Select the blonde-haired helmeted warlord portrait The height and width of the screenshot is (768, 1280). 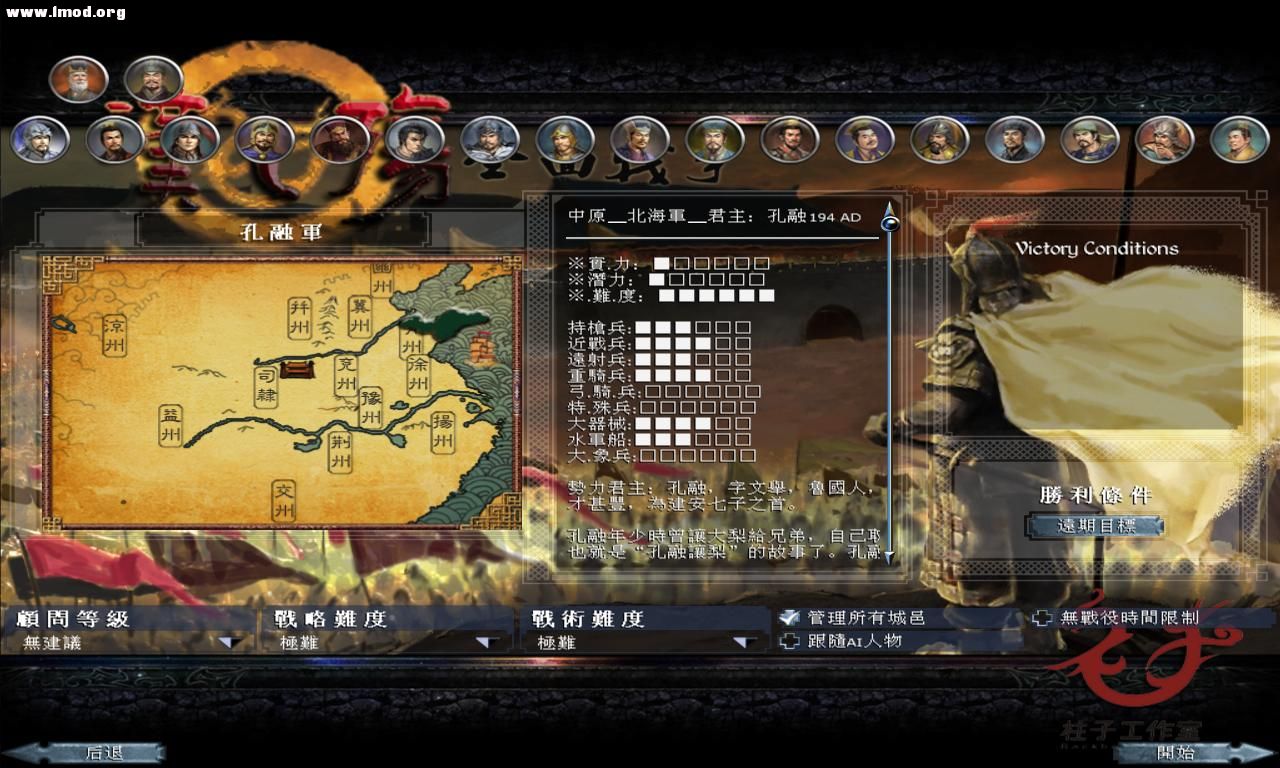(565, 141)
